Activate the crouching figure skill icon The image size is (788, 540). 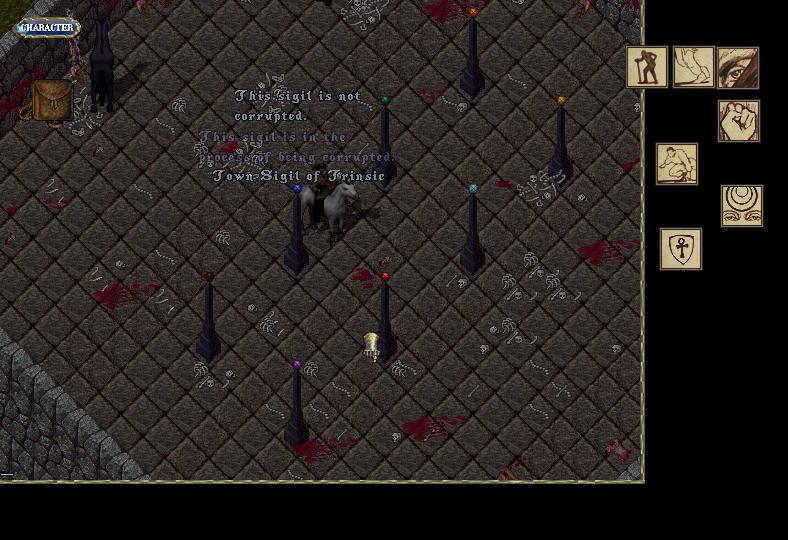tap(677, 164)
